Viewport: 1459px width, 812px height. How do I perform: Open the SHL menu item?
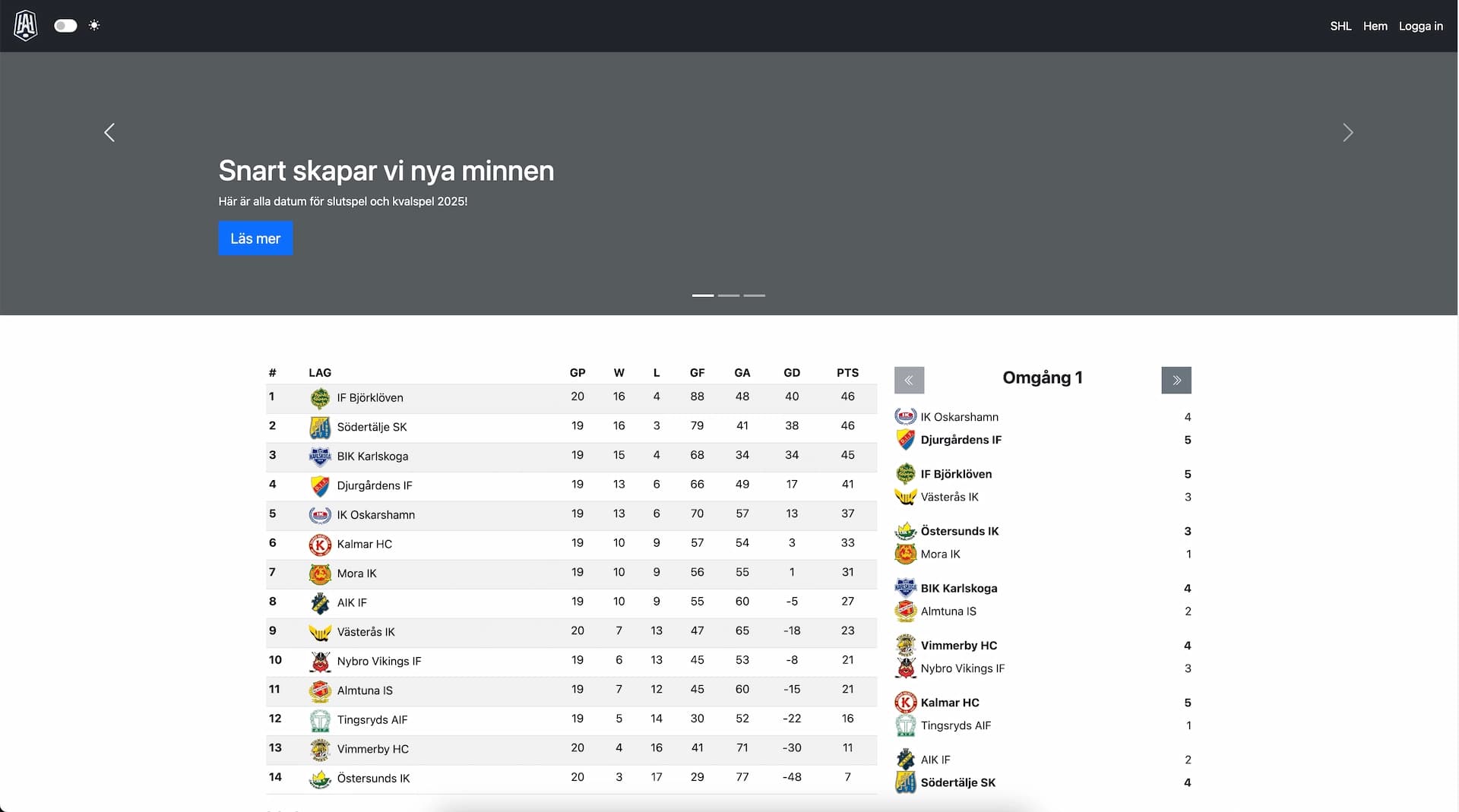(x=1340, y=26)
